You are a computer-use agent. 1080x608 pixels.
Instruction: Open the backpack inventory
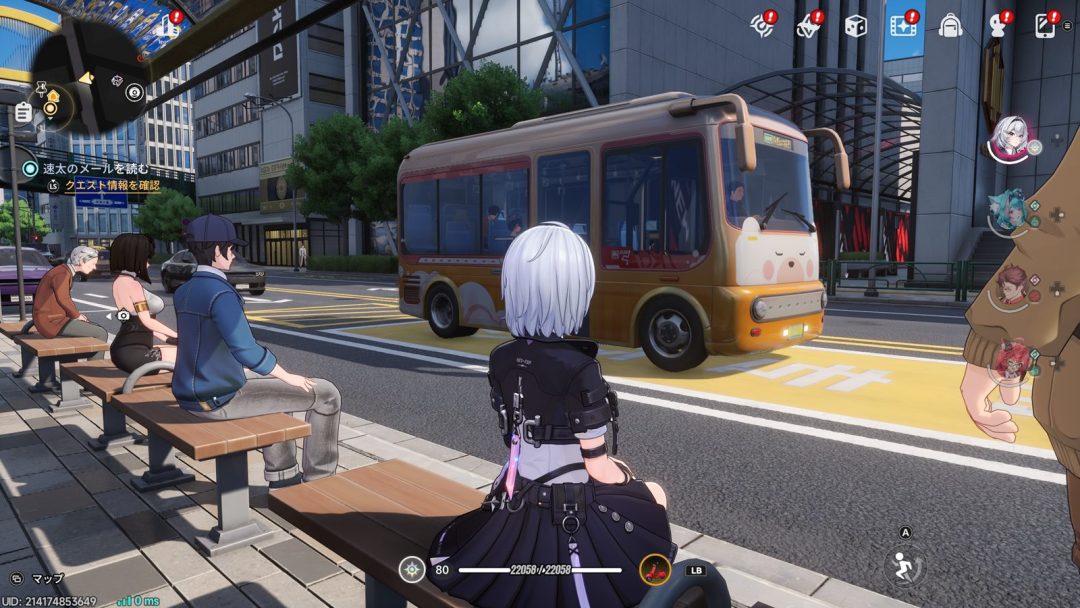point(950,26)
